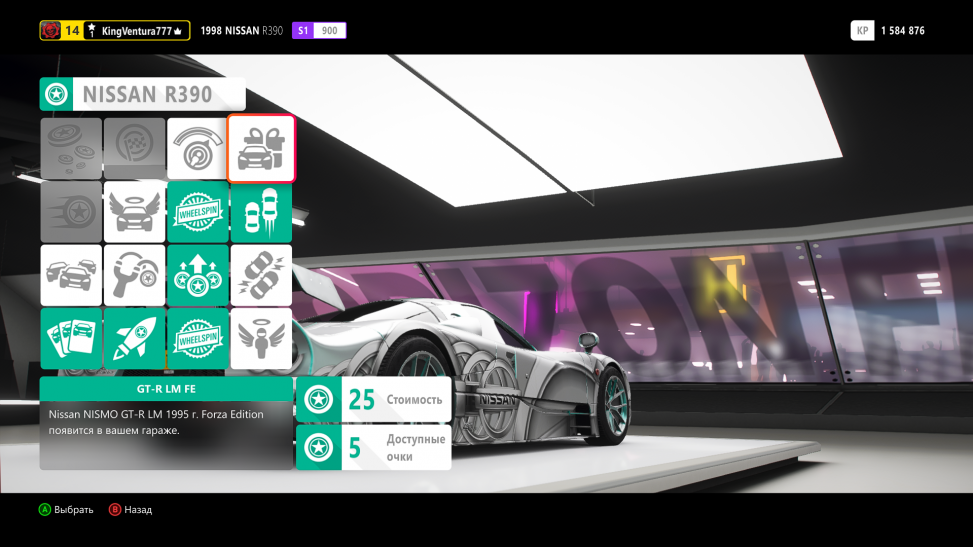Choose the winged driver with halo perk
Screen dimensions: 973x547
(261, 338)
